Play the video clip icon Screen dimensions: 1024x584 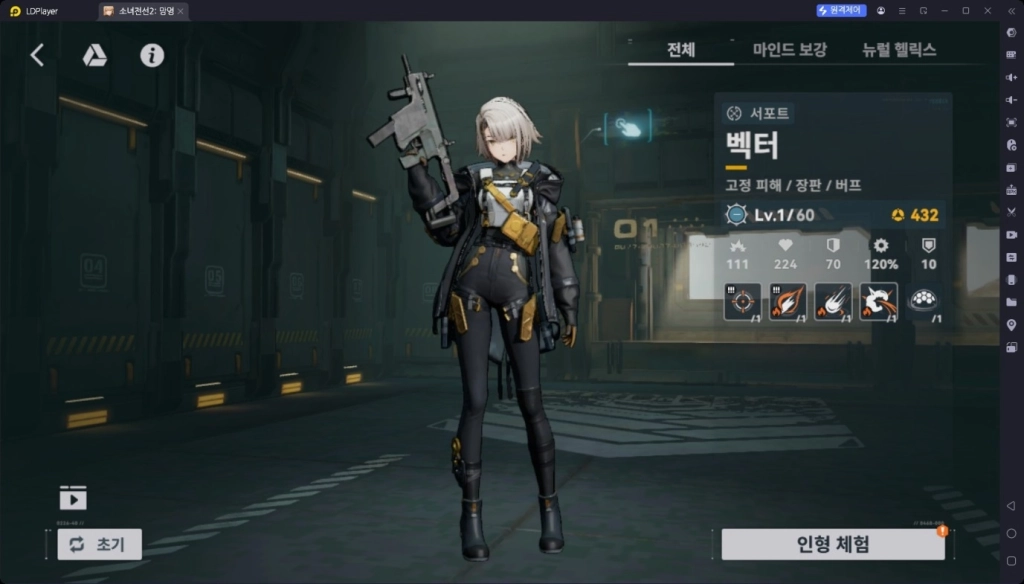pyautogui.click(x=73, y=497)
